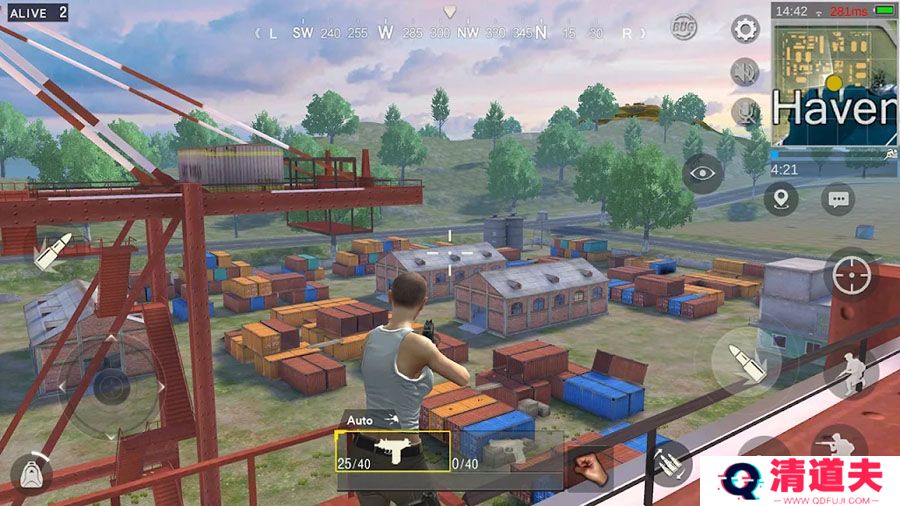Toggle the muted microphone icon
900x506 pixels.
click(x=744, y=111)
